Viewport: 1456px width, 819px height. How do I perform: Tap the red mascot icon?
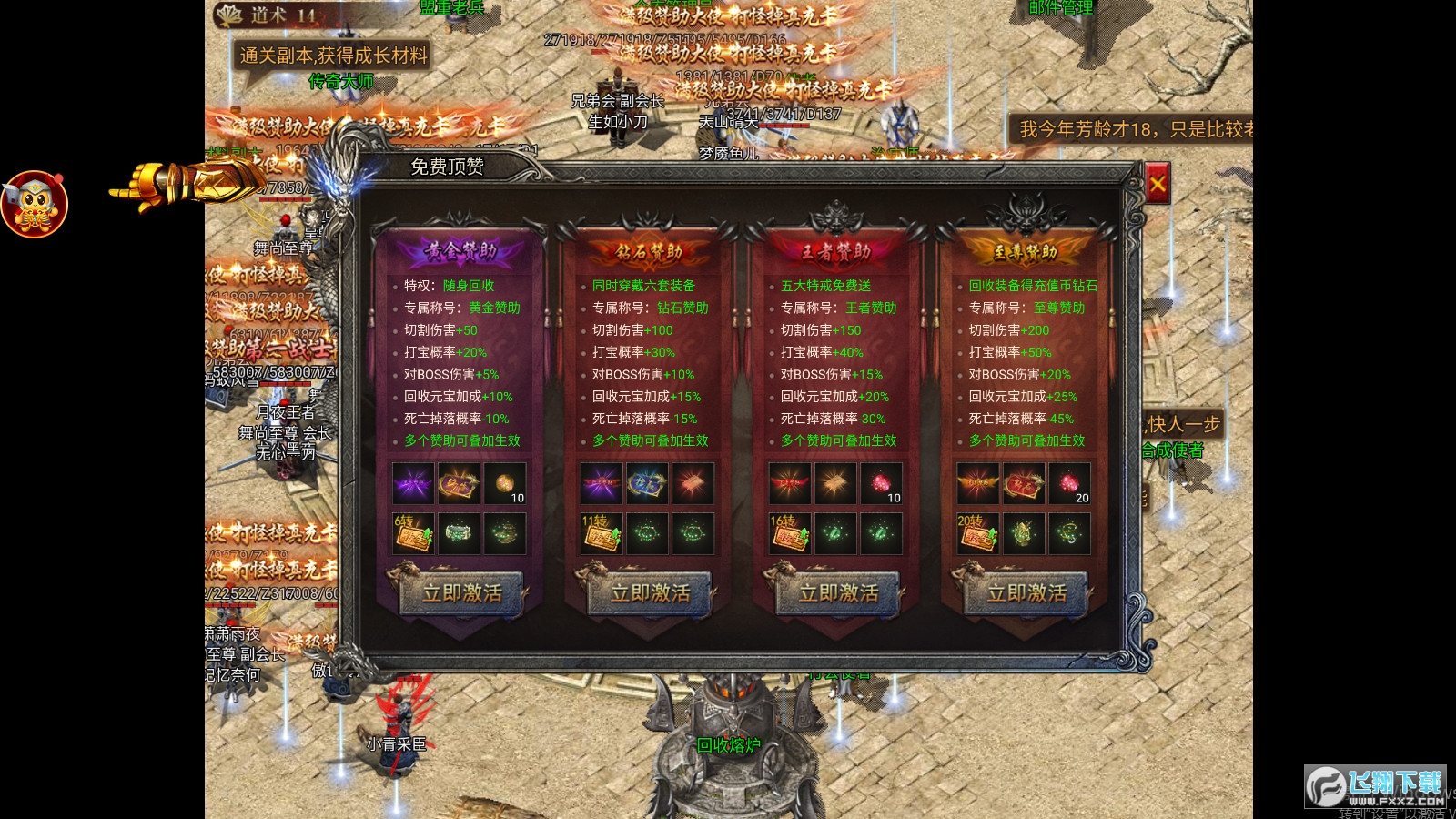coord(35,203)
